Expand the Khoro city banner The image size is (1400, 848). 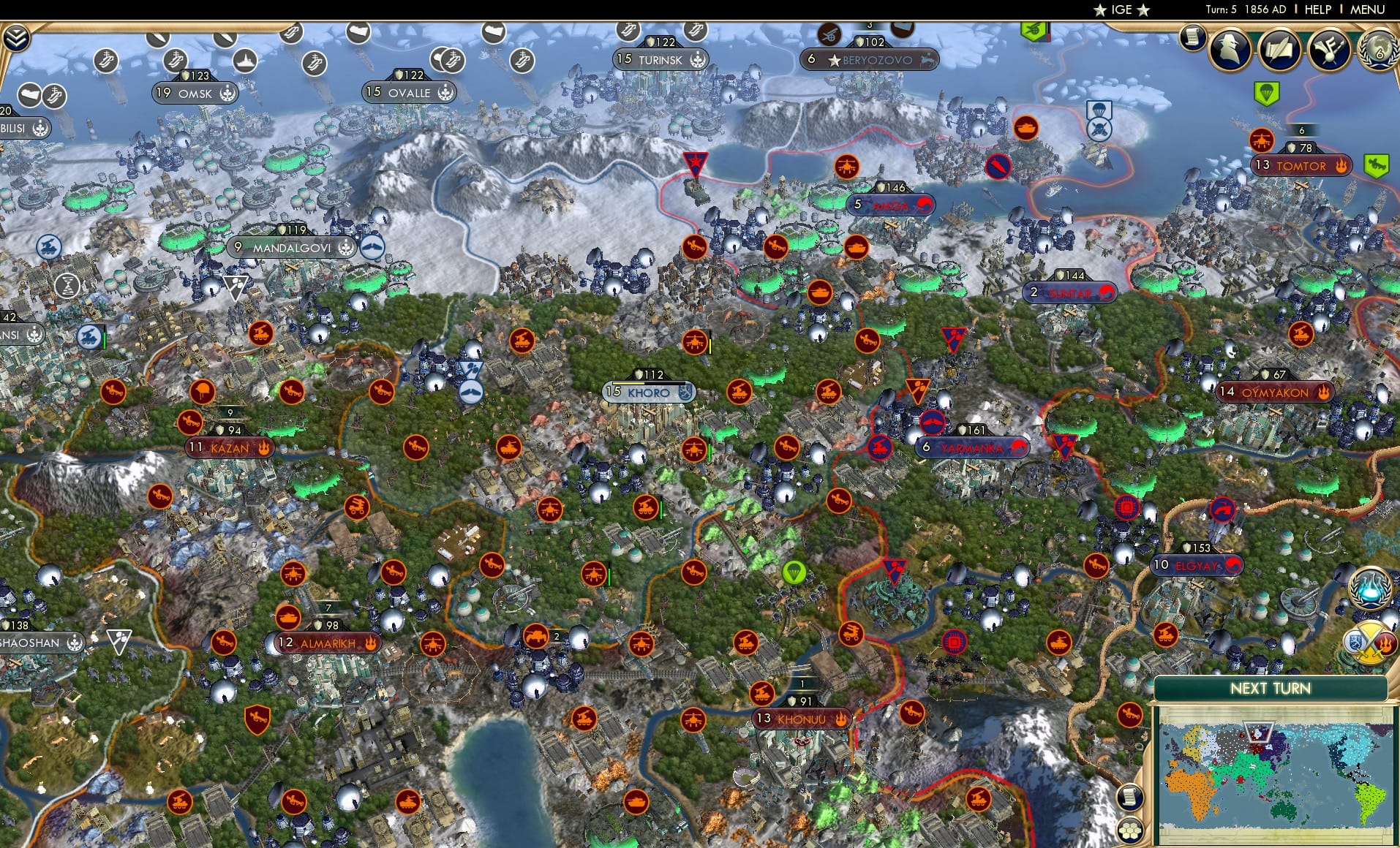tap(651, 393)
